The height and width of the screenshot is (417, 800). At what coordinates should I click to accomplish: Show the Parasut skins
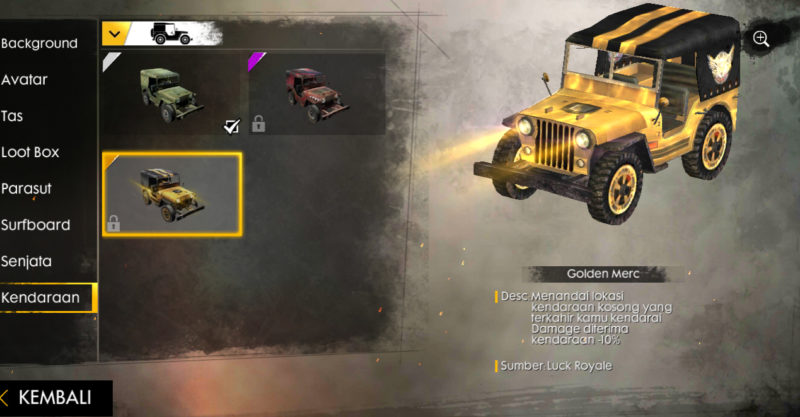(x=27, y=189)
